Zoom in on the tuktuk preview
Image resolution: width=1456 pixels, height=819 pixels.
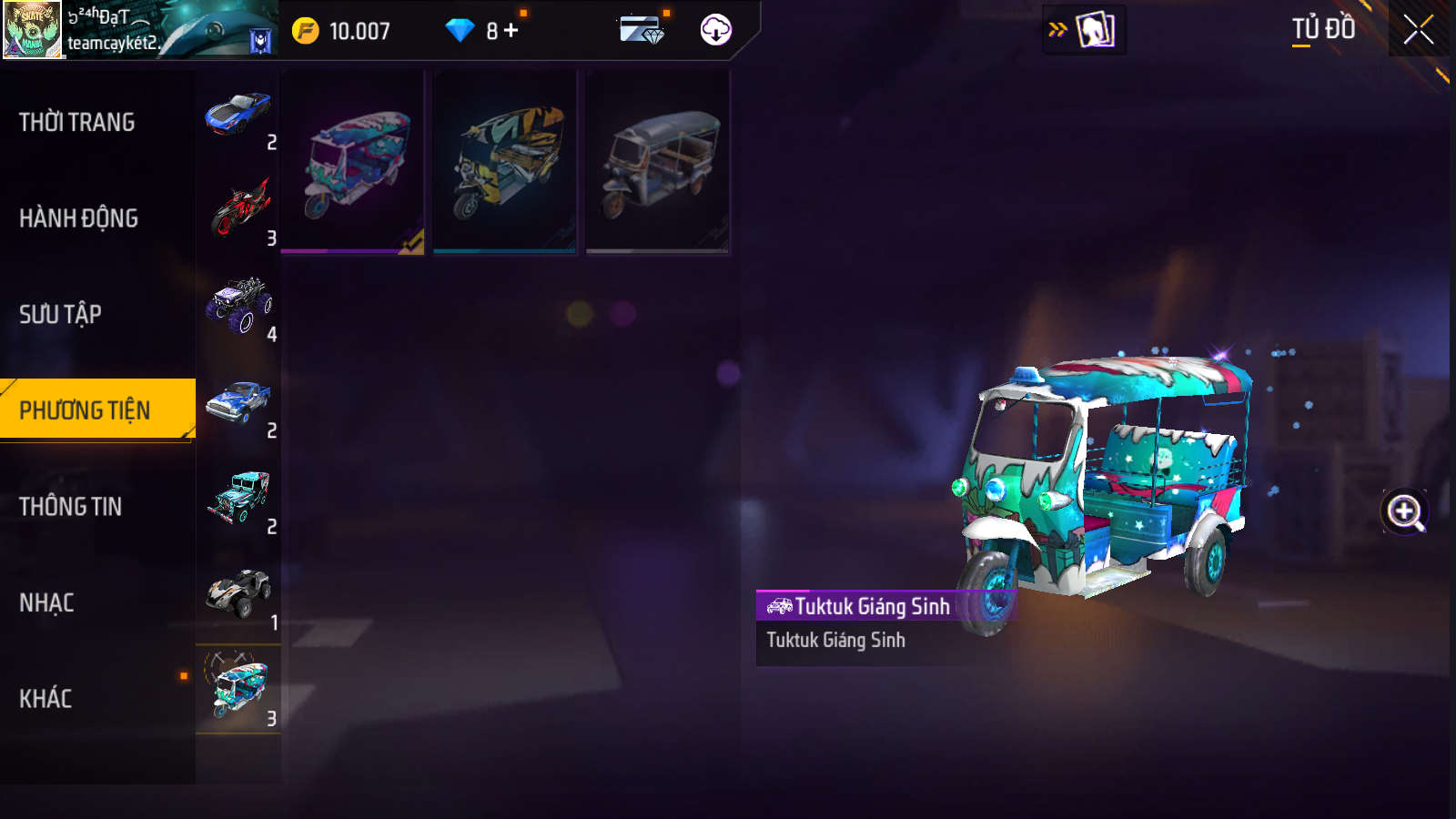pos(1404,511)
